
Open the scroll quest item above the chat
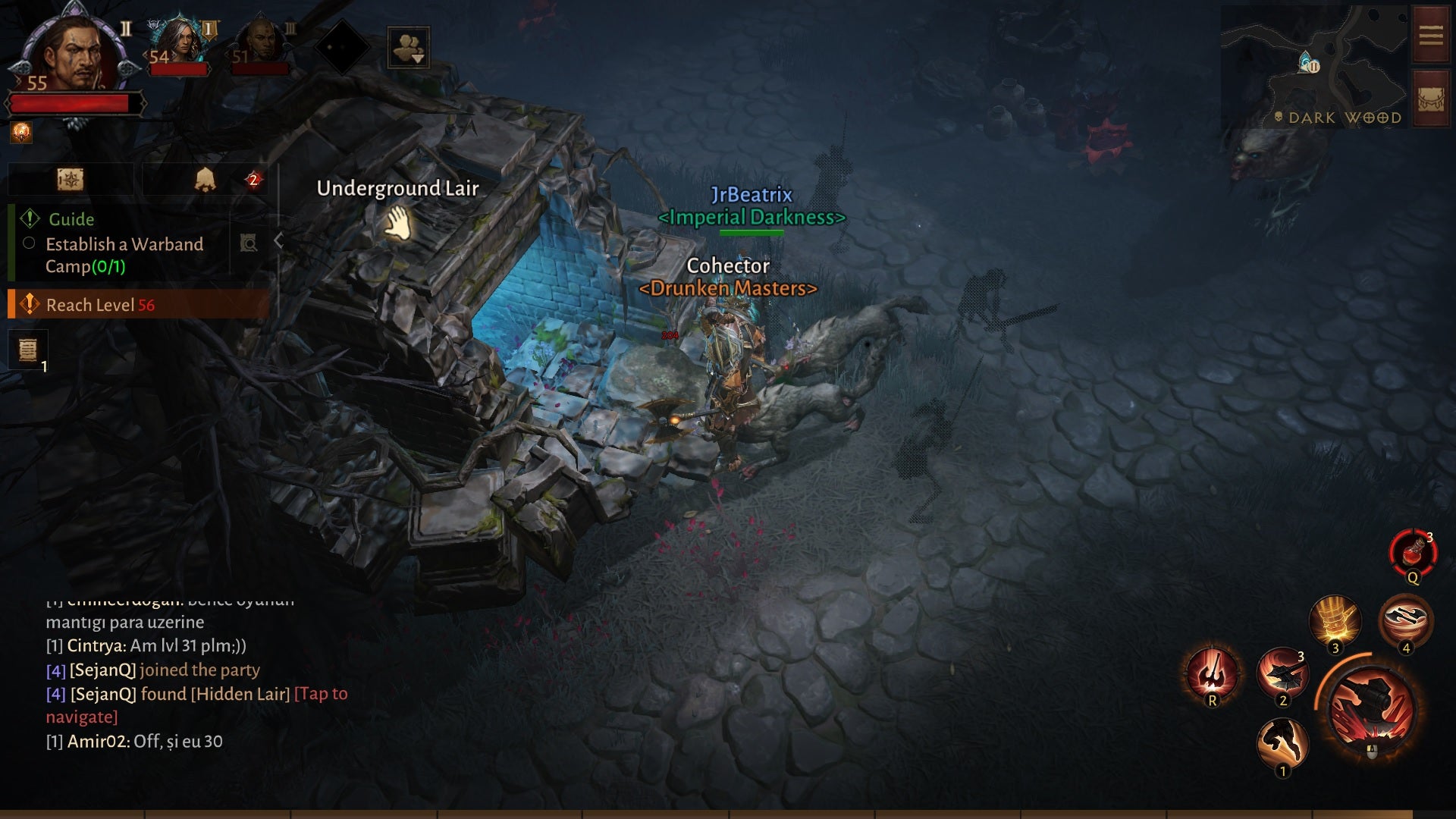coord(28,349)
